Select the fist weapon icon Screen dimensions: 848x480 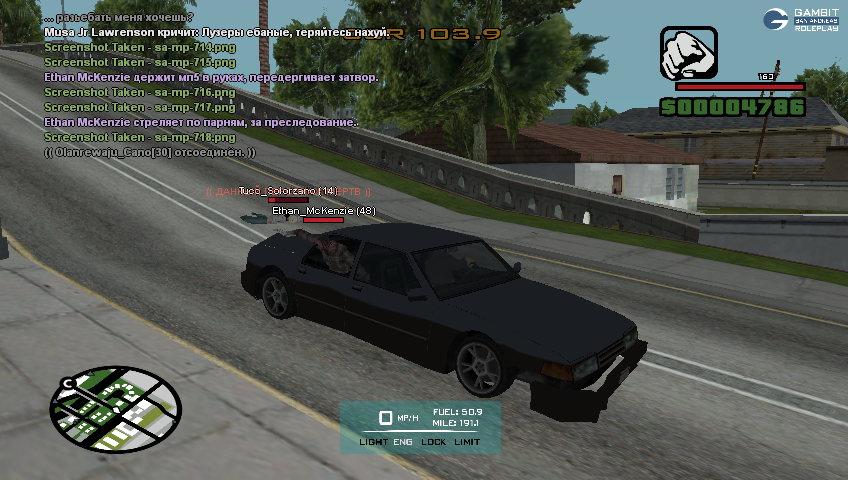tap(688, 53)
